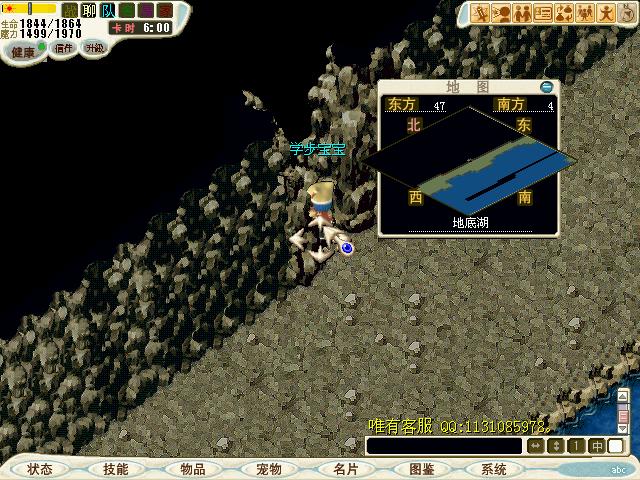The image size is (640, 480).
Task: Minimize the 地图 map panel
Action: tap(545, 87)
